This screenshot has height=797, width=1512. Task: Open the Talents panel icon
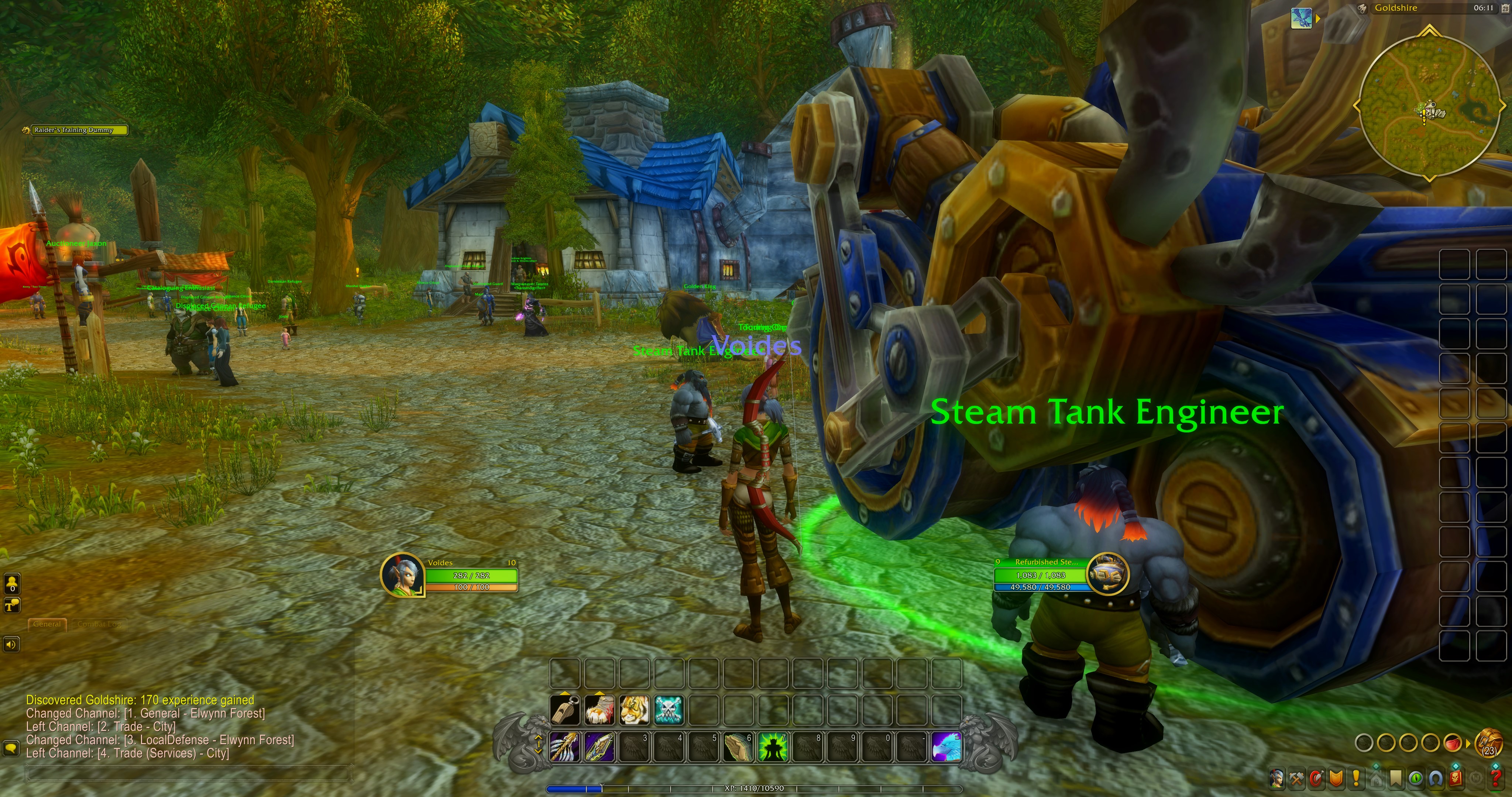click(x=1317, y=779)
